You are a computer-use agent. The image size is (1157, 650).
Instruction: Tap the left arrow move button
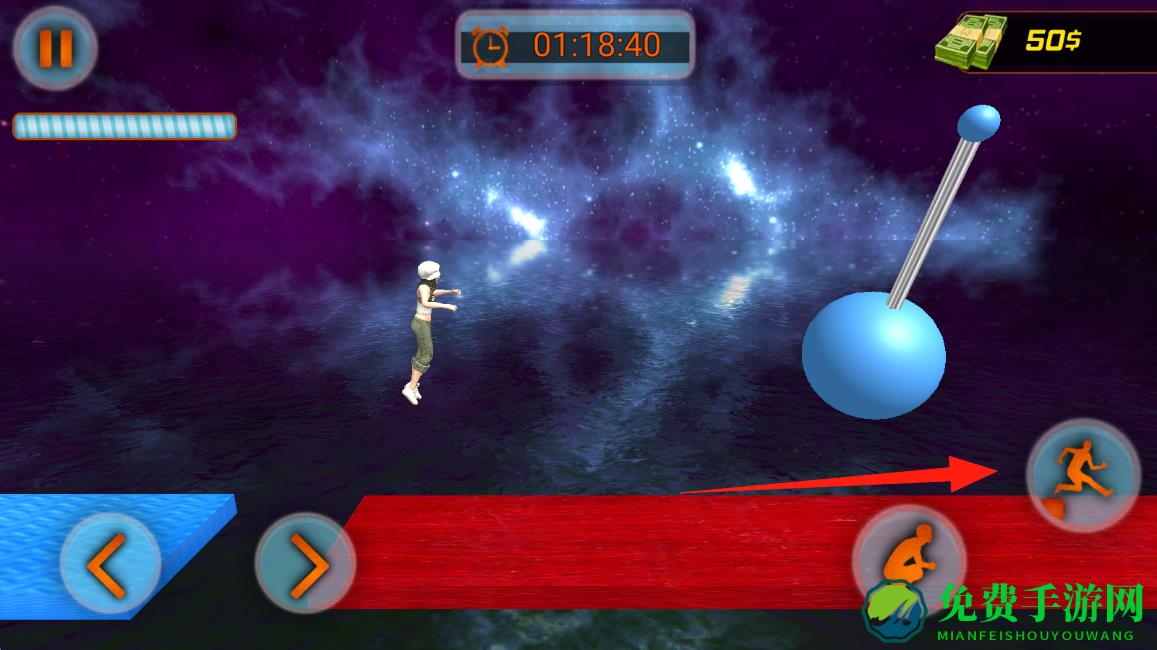pyautogui.click(x=109, y=564)
